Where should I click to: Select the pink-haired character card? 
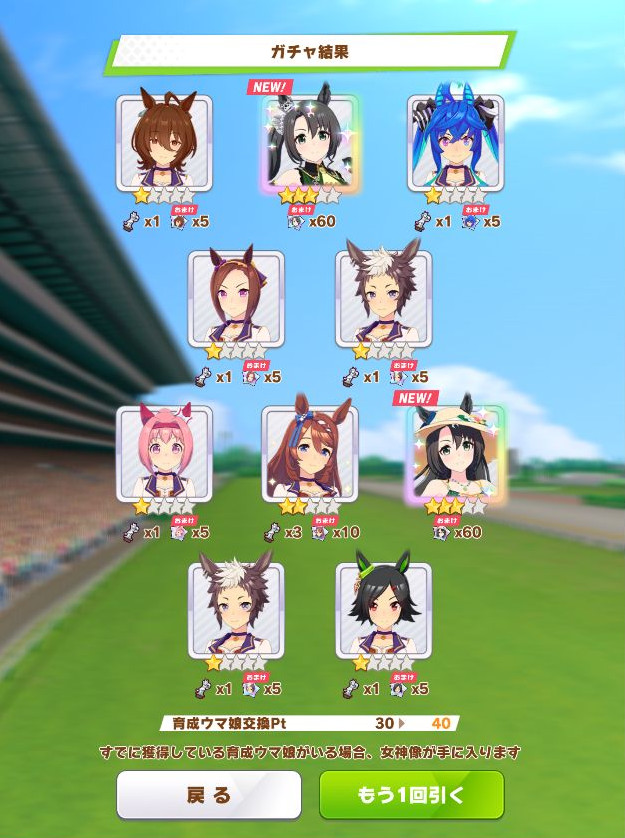164,453
